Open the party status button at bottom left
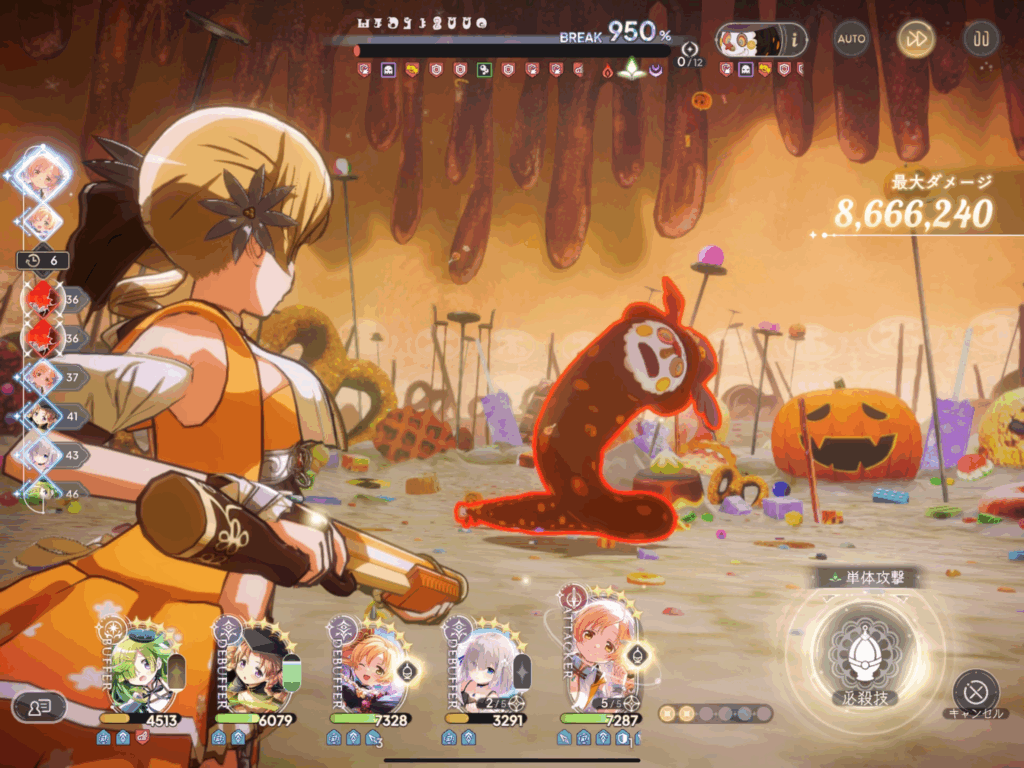Viewport: 1024px width, 768px height. (39, 707)
